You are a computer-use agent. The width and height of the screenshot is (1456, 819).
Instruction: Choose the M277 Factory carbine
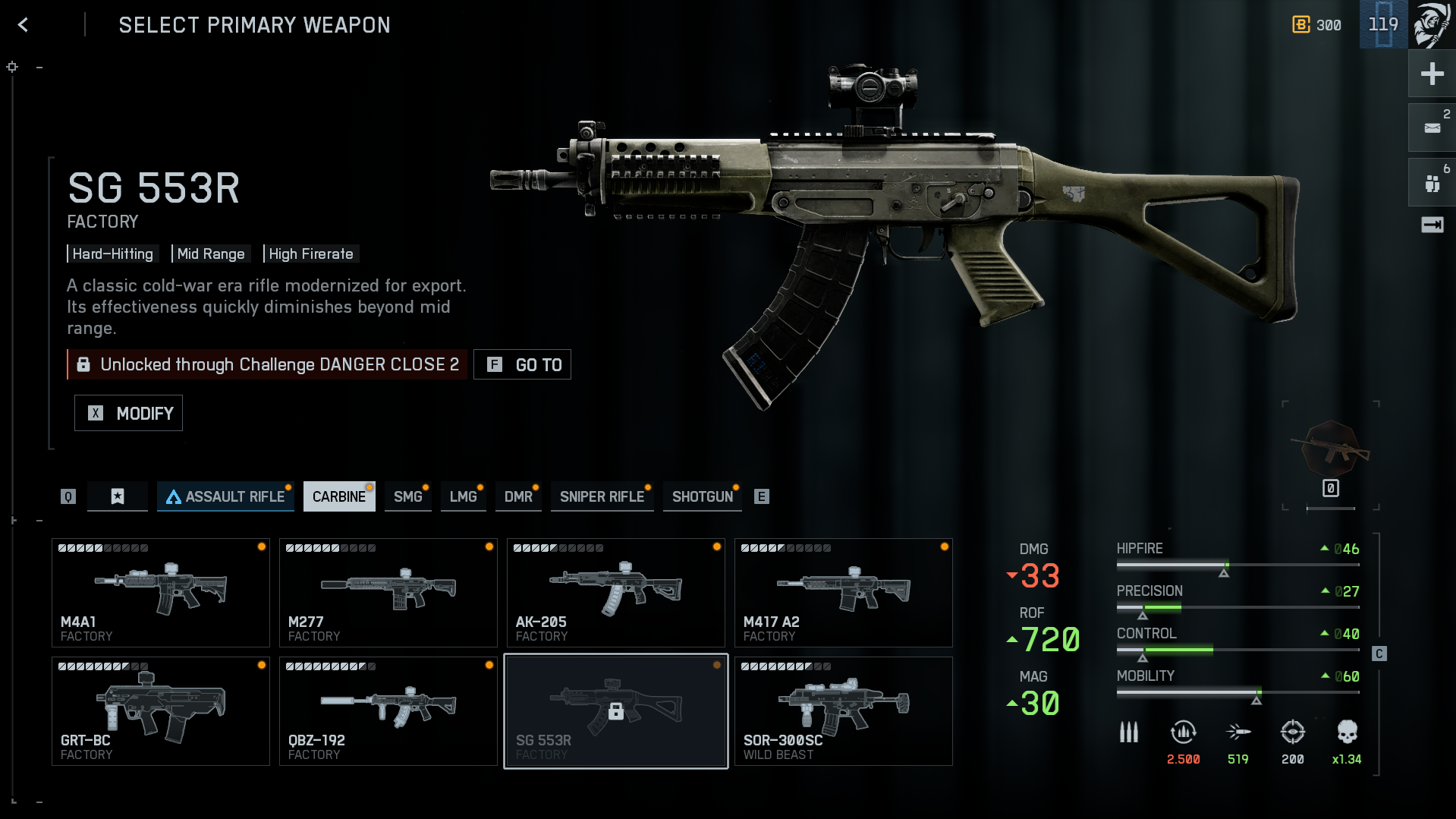388,592
